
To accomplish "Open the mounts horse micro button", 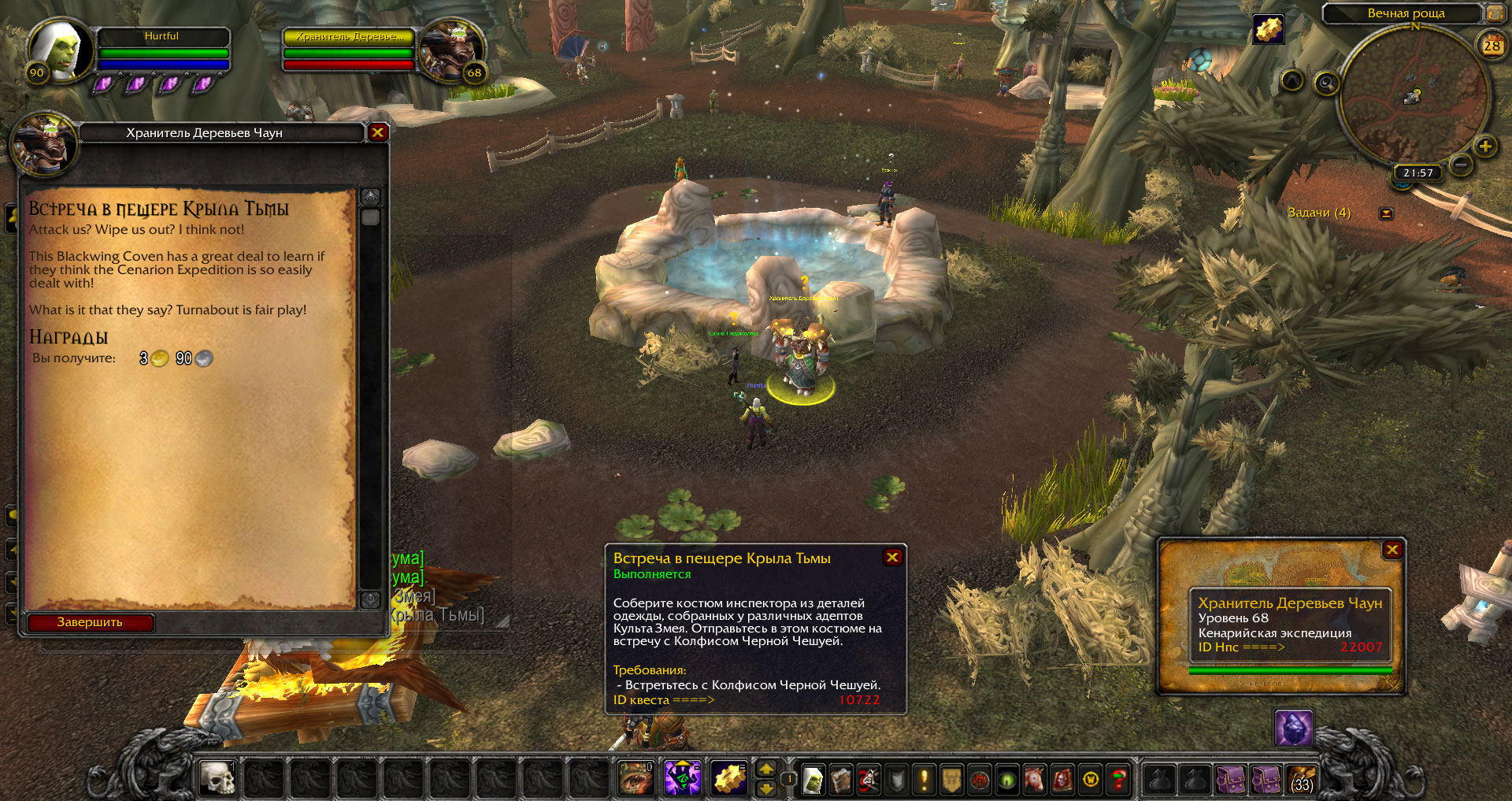I will coord(1034,780).
